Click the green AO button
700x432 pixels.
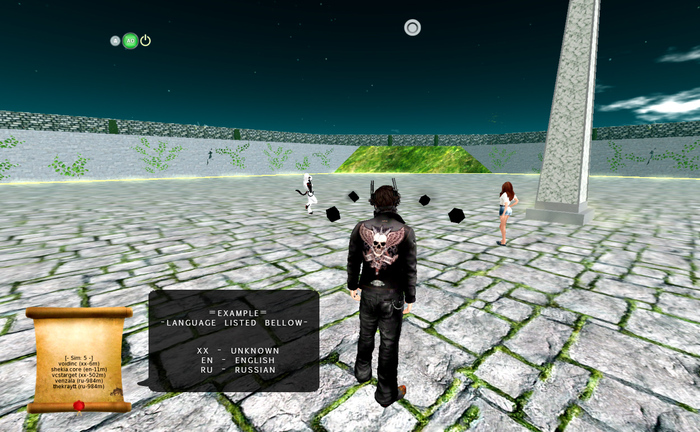130,41
